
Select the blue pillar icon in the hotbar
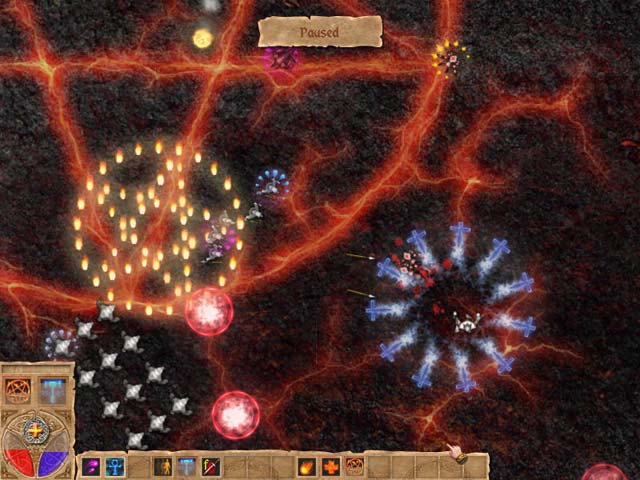point(187,466)
